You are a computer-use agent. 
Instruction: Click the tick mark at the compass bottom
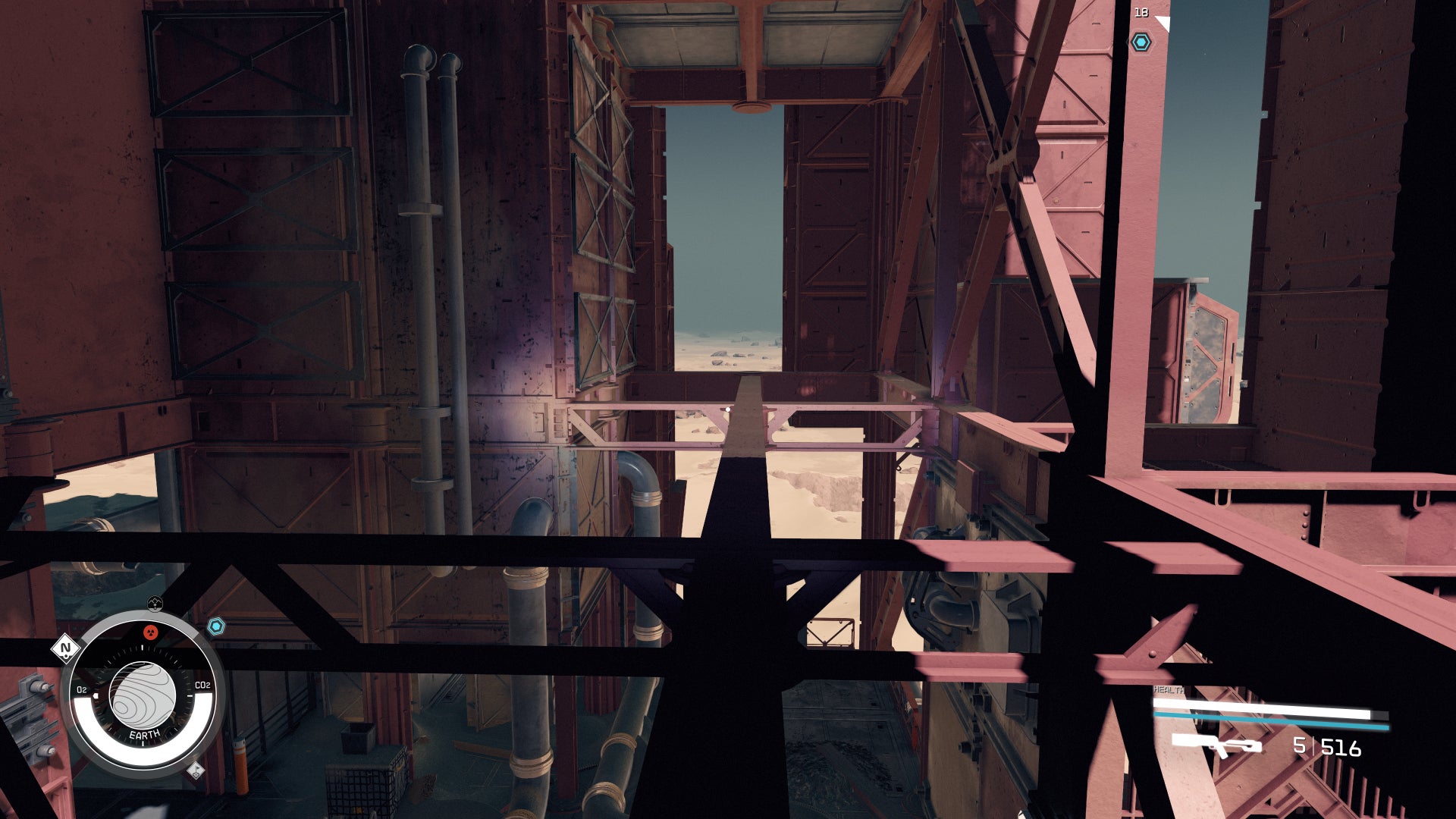(143, 742)
